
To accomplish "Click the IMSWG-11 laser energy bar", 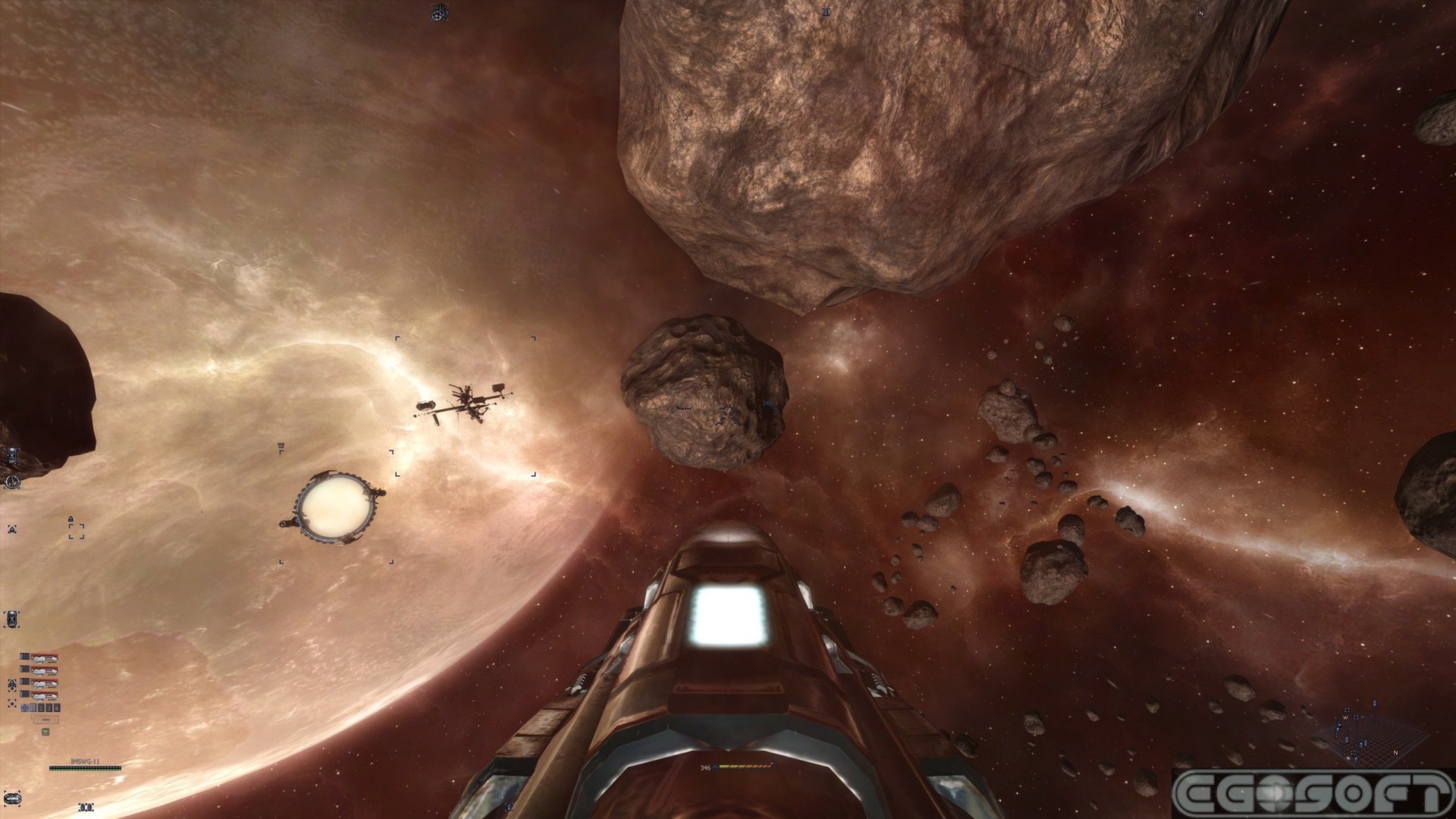I will 85,769.
